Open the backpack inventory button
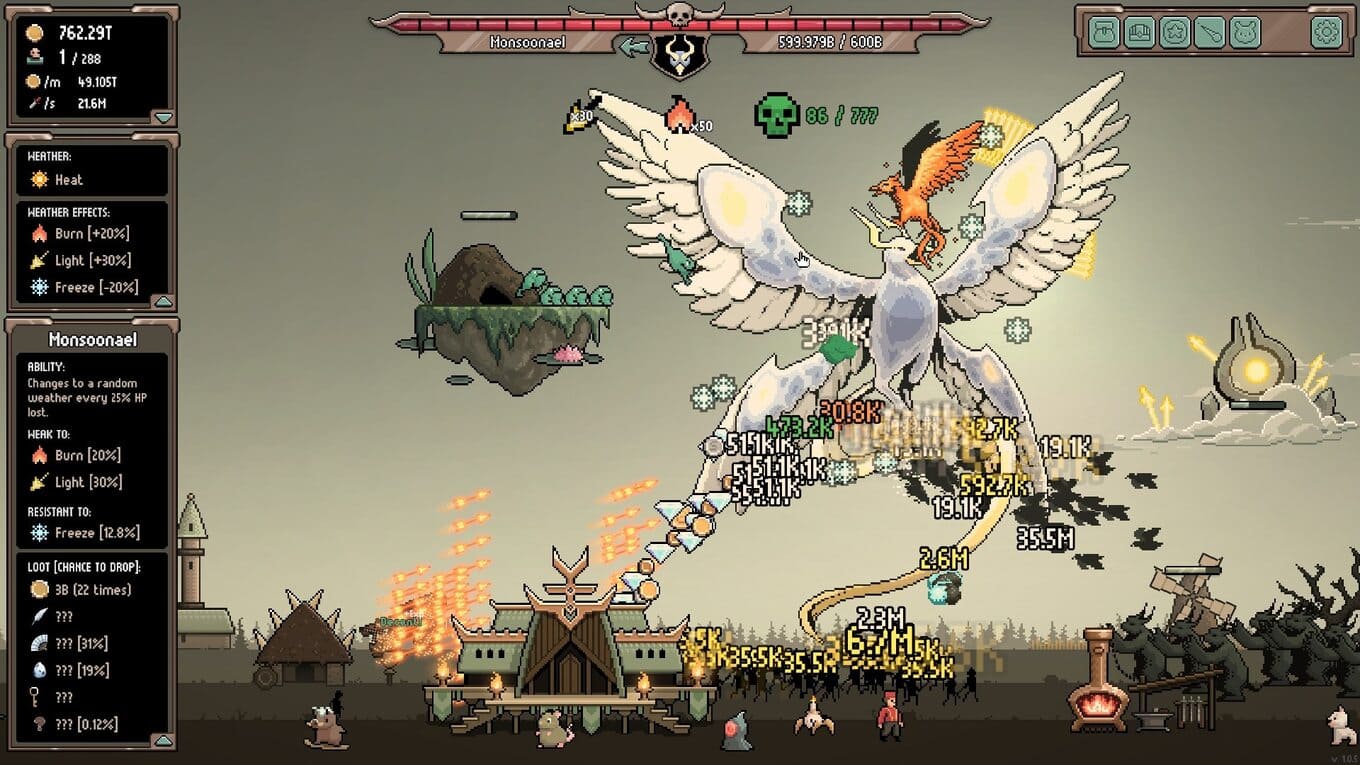1360x765 pixels. click(1104, 33)
